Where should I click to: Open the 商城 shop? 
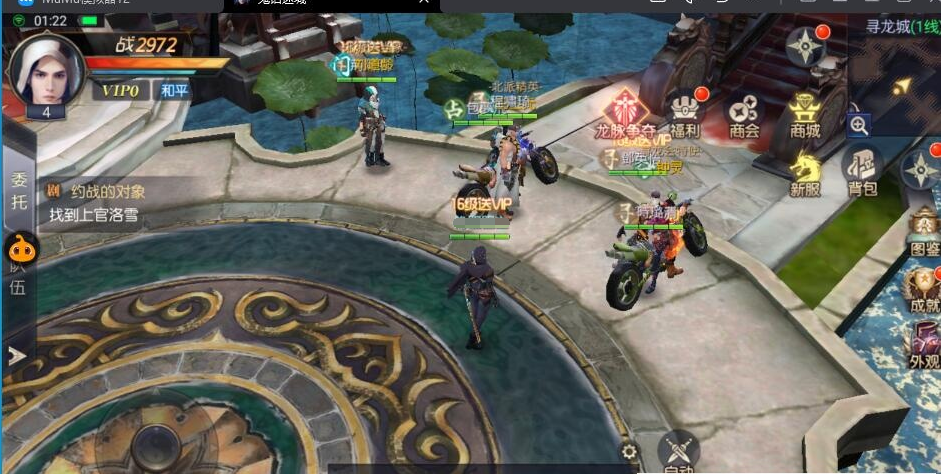click(804, 113)
